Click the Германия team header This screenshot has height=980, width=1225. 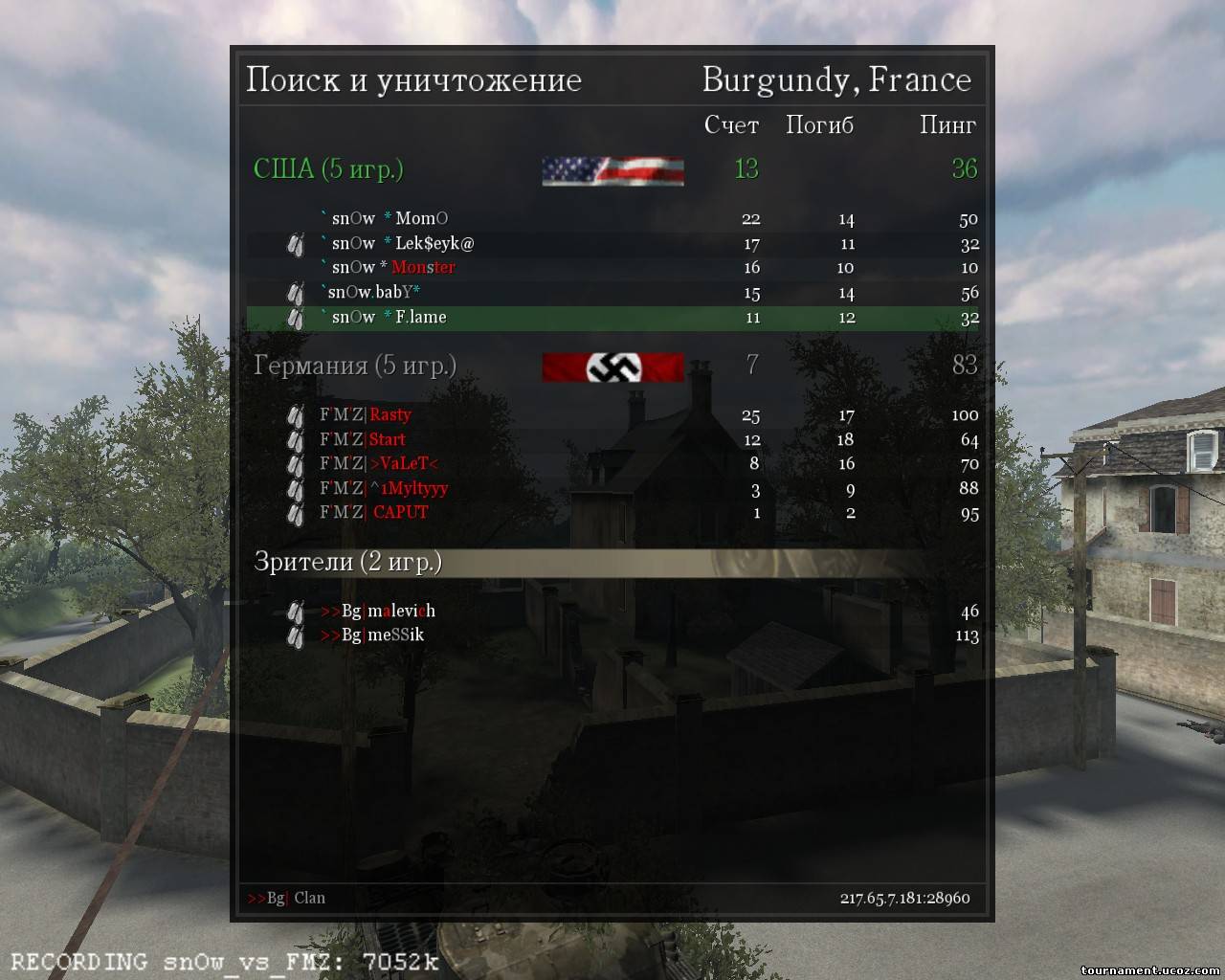(x=354, y=366)
